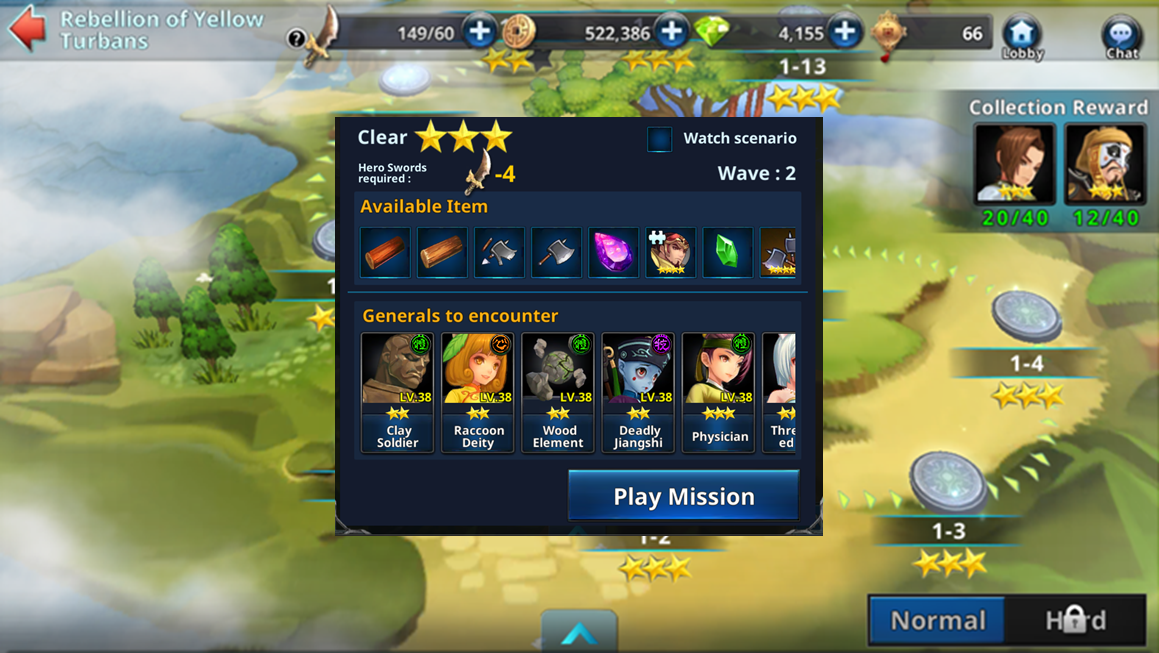Screen dimensions: 1159x653
Task: Select the green crystal item
Action: [727, 252]
